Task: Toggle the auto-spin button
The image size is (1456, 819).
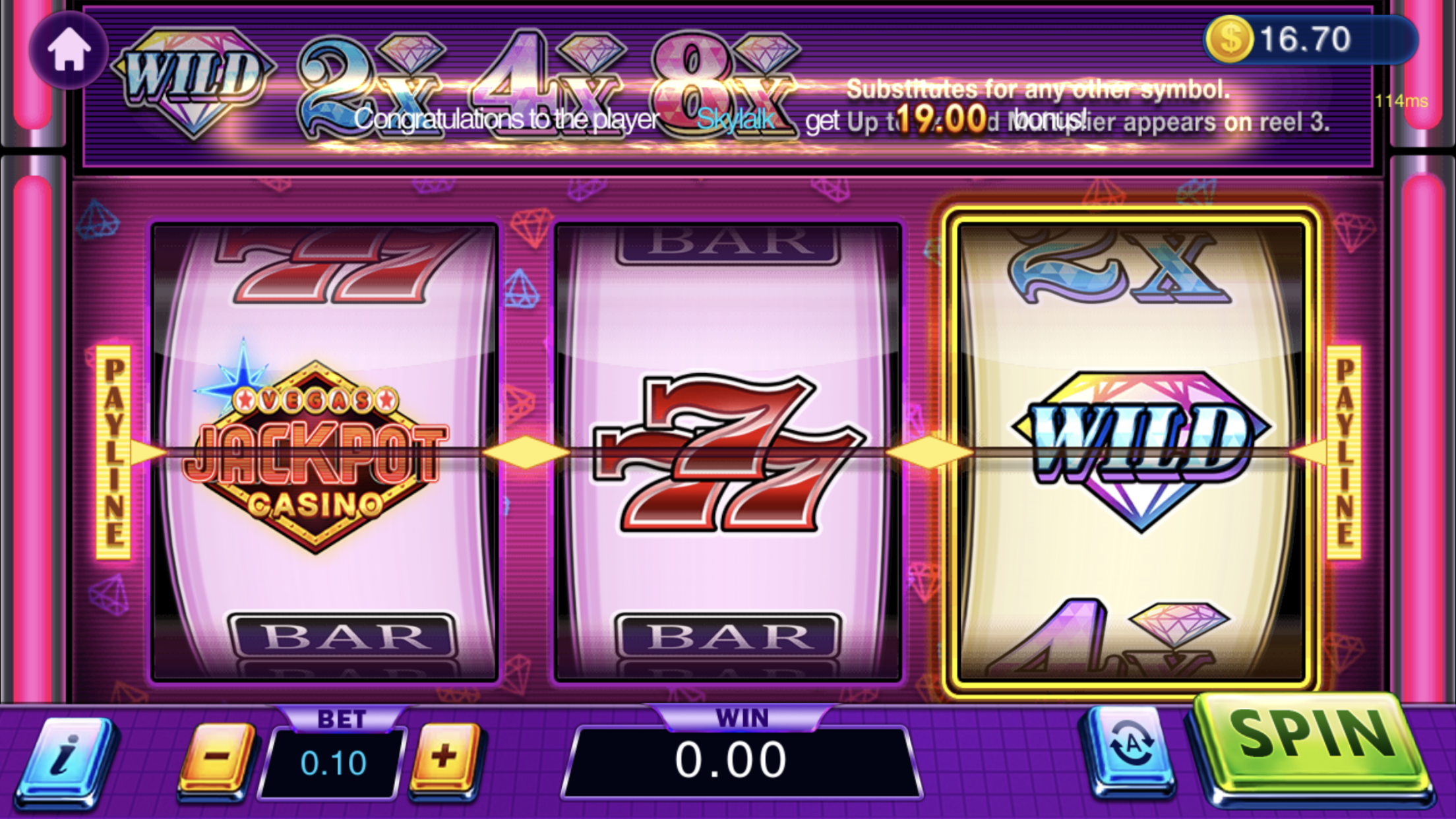Action: (1130, 747)
